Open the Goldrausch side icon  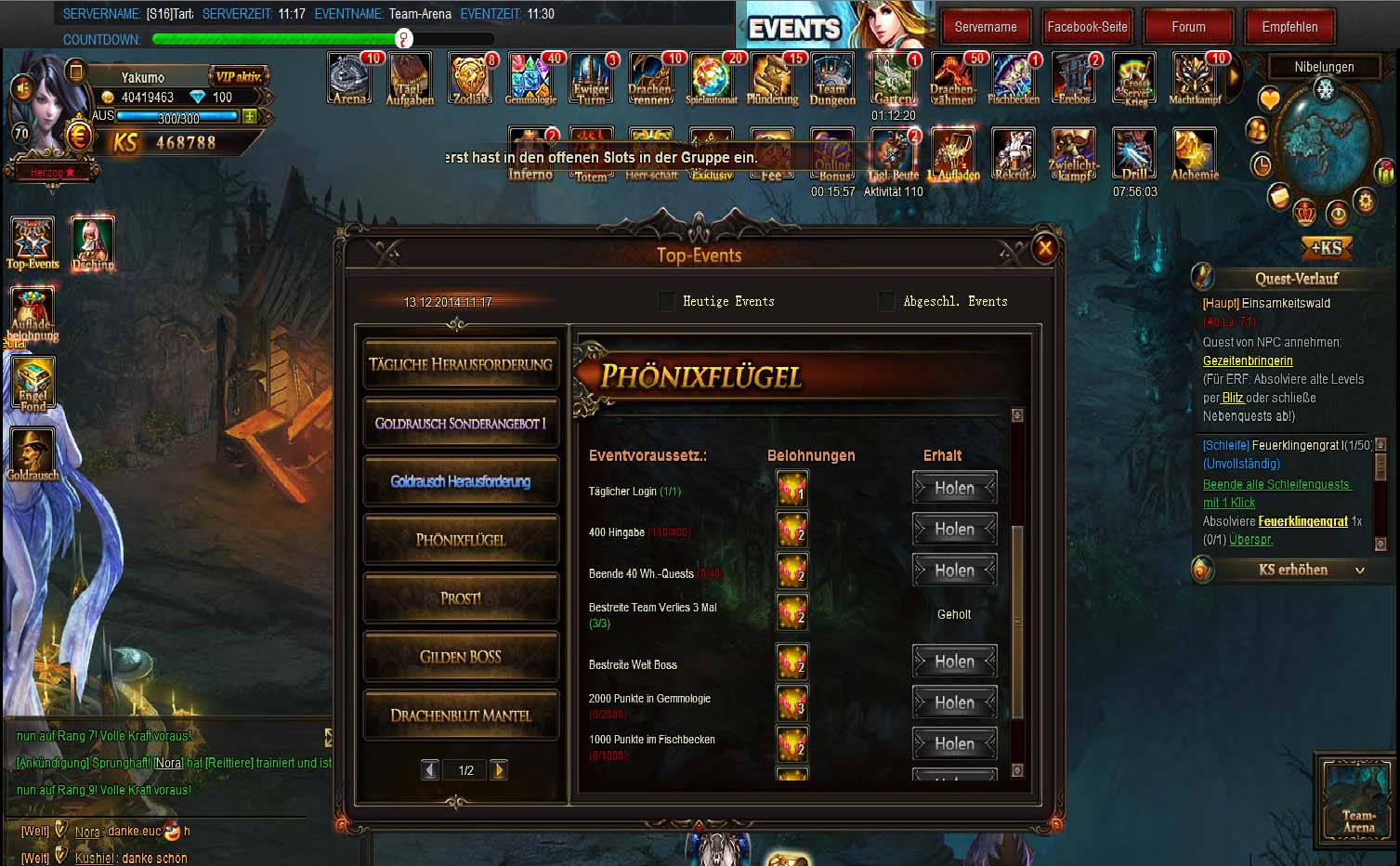pos(33,454)
